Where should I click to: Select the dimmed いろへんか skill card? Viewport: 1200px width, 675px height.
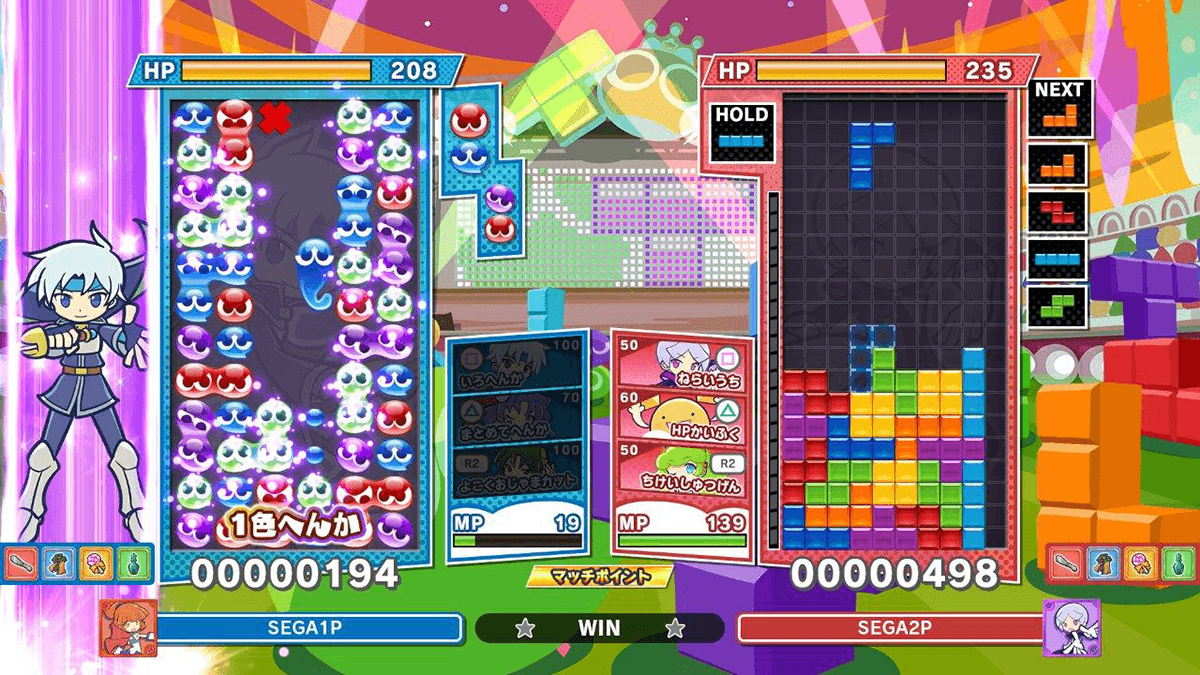click(x=514, y=366)
